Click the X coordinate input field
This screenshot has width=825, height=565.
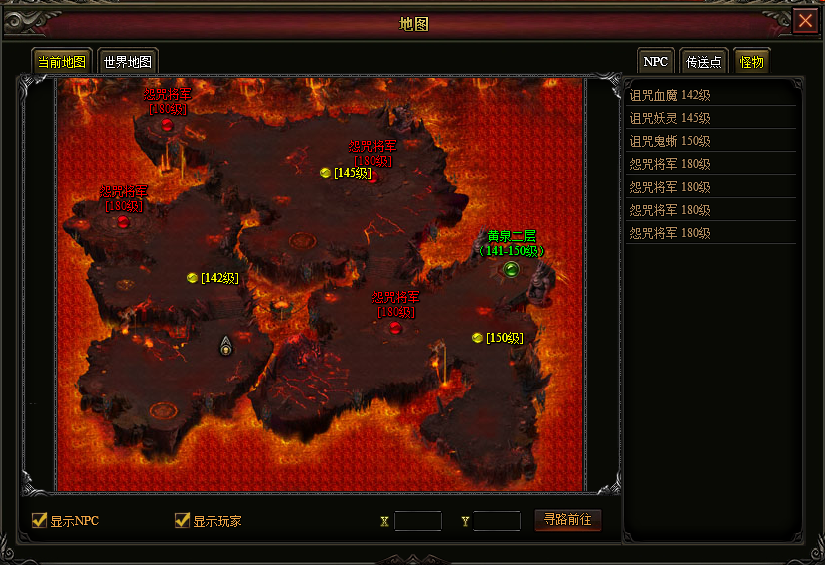pyautogui.click(x=418, y=521)
